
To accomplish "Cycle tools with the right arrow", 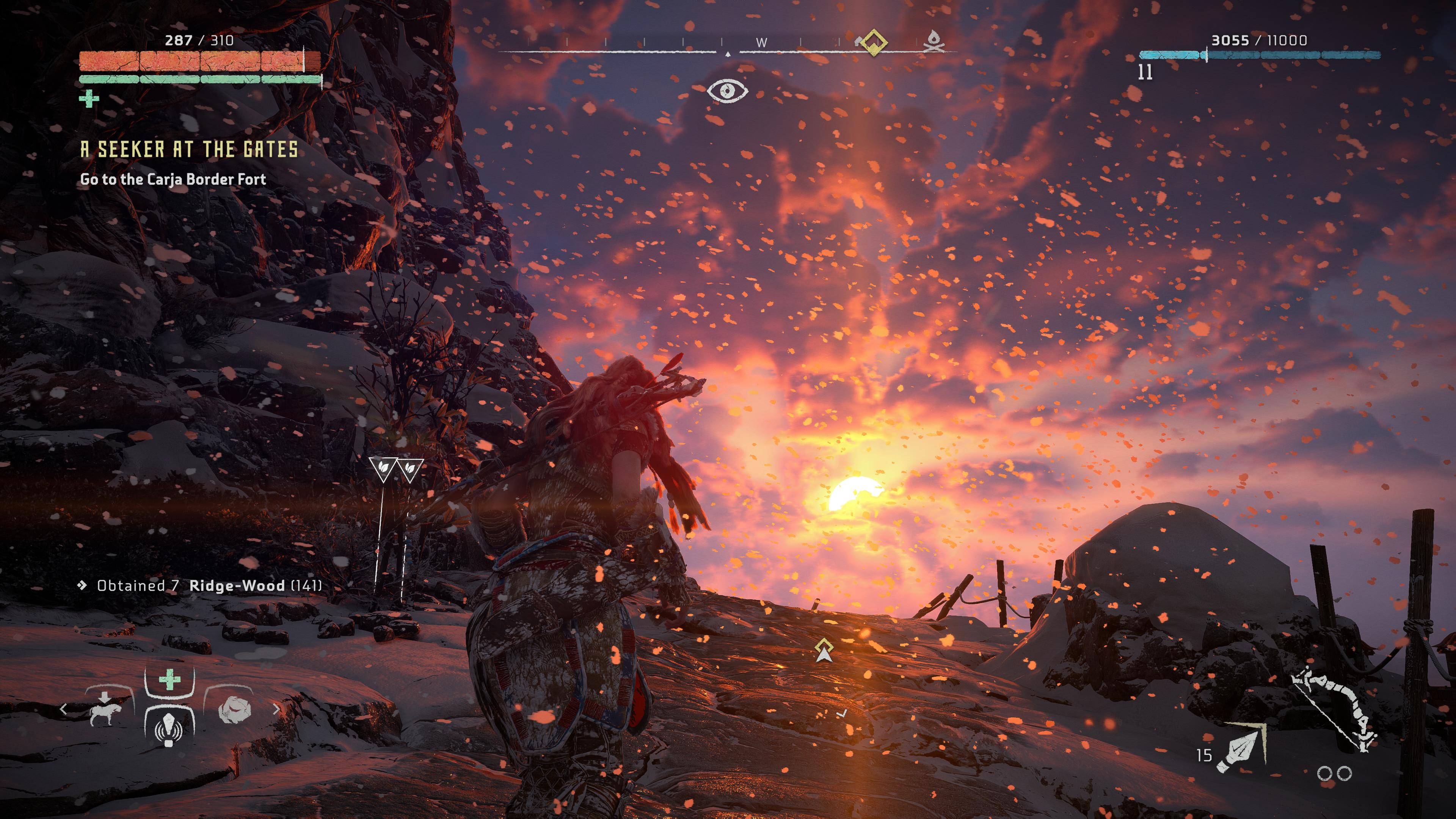I will coord(276,709).
